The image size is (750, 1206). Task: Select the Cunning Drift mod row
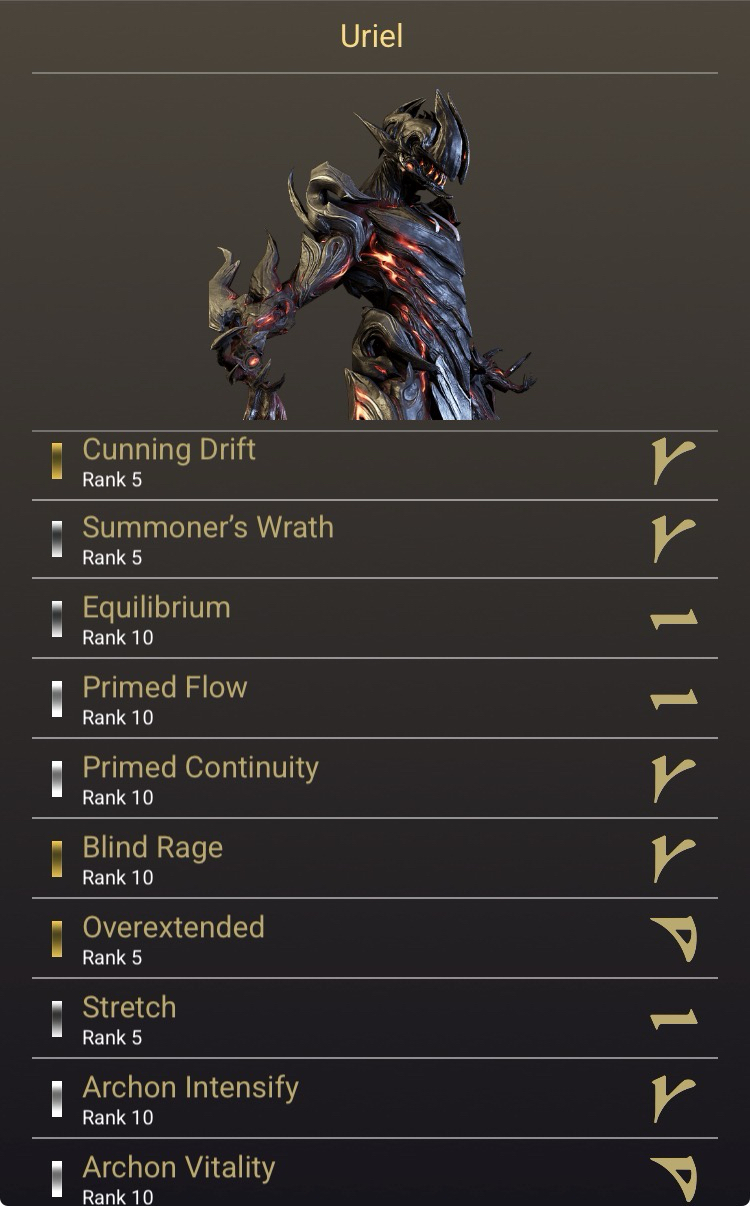click(x=374, y=463)
